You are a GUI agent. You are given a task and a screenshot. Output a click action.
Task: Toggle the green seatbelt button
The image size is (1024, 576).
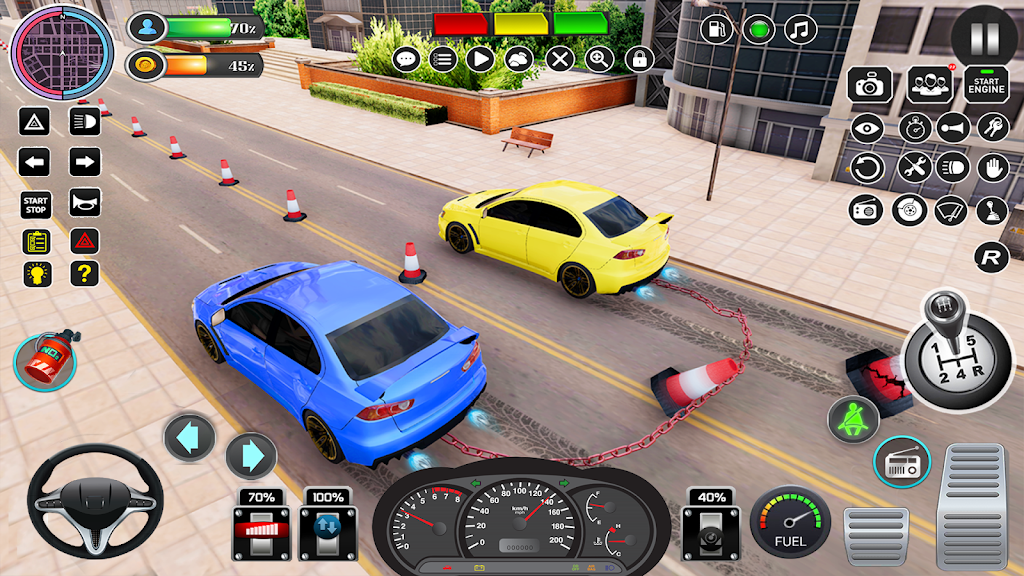pyautogui.click(x=853, y=420)
